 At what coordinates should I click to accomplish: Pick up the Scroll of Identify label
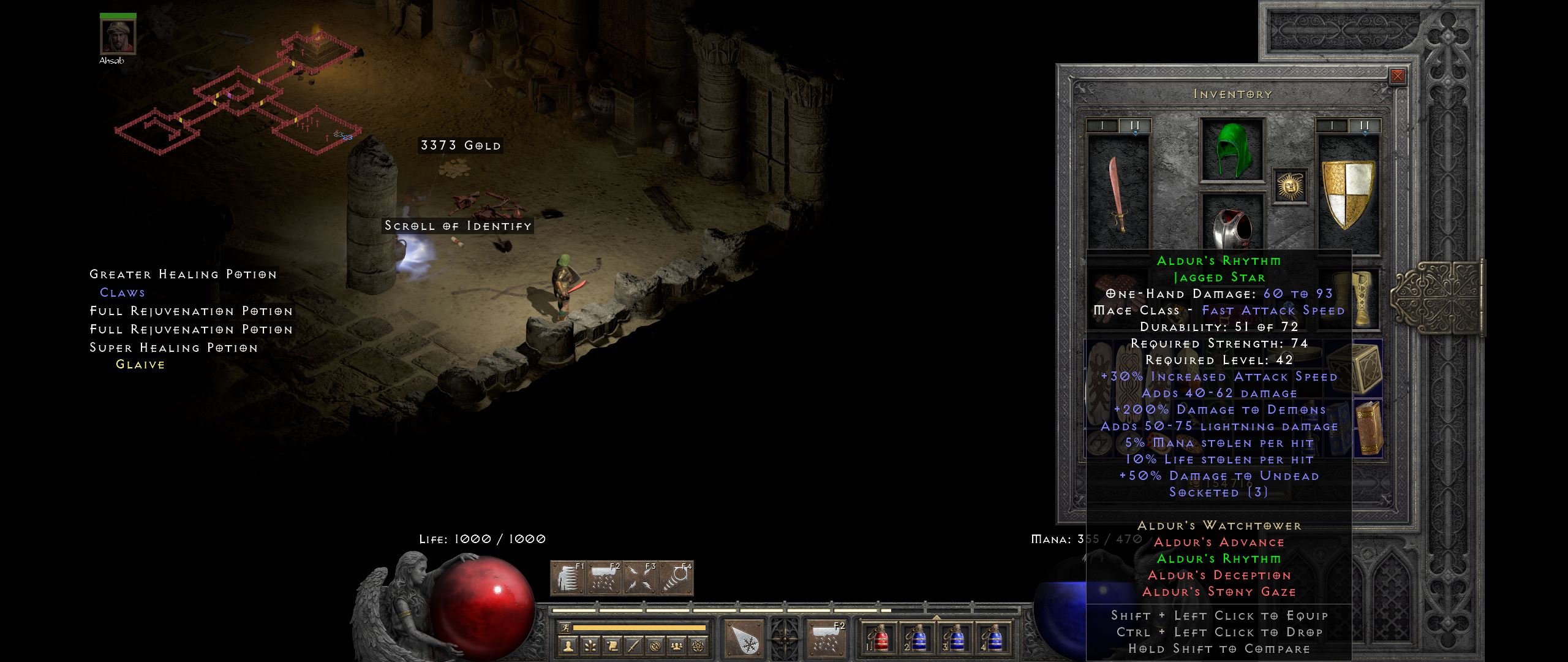[458, 226]
